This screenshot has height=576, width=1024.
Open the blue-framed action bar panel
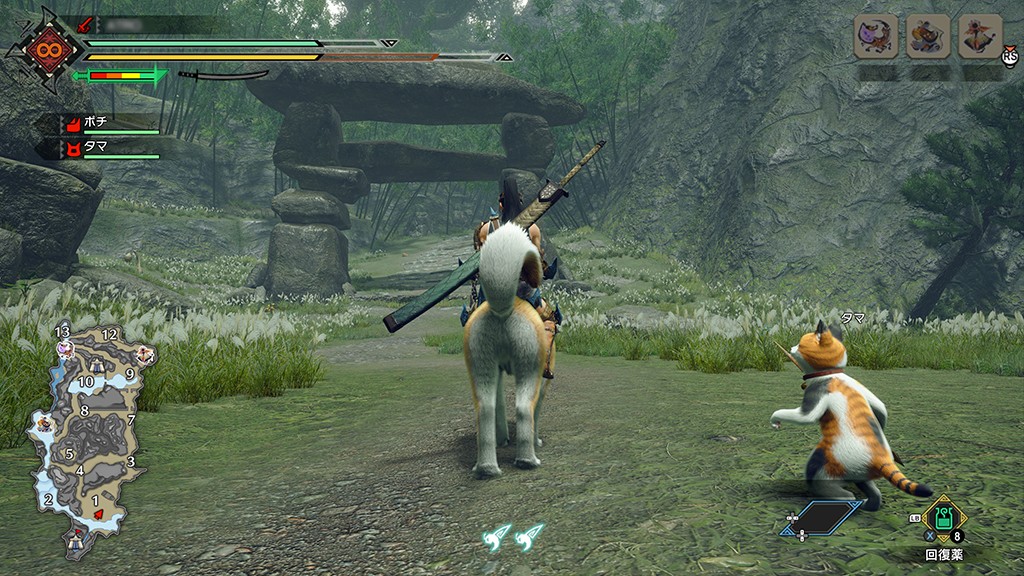pyautogui.click(x=822, y=518)
